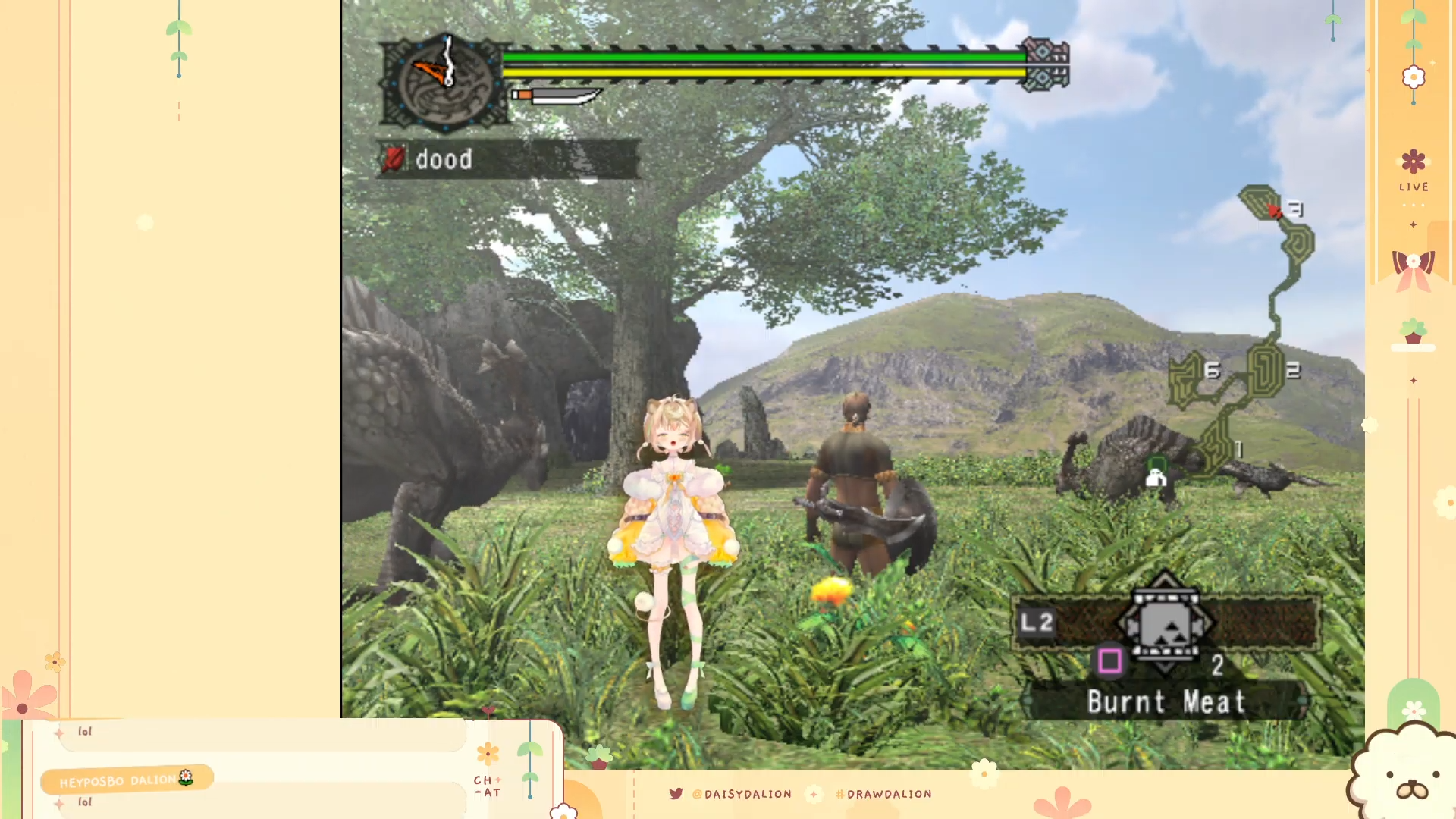
Task: Click minimap area number 6
Action: [x=1212, y=371]
